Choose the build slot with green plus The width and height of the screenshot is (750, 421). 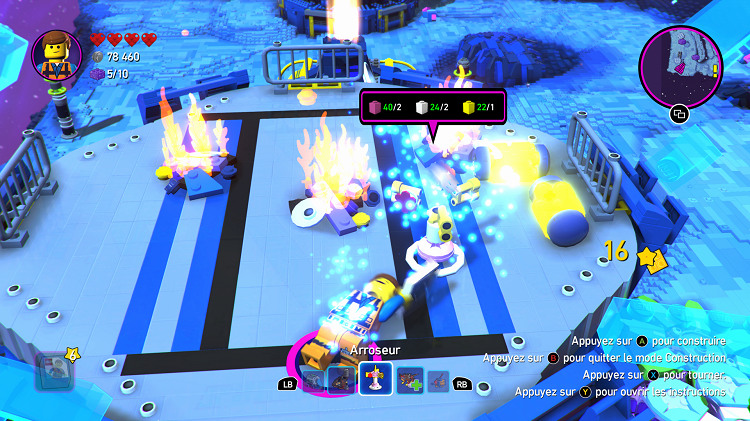point(410,380)
